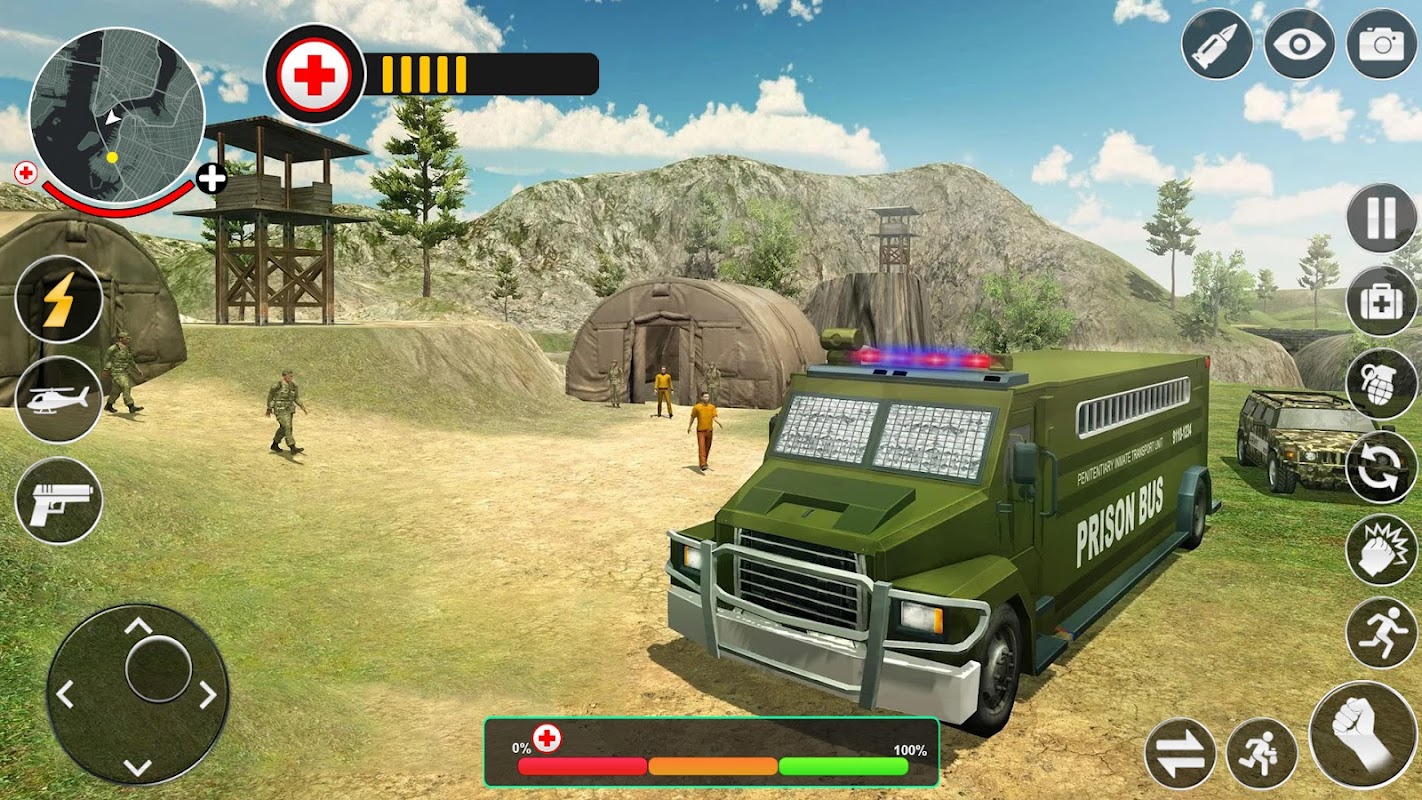This screenshot has height=800, width=1422.
Task: Trigger the slap attack button
Action: click(1381, 550)
